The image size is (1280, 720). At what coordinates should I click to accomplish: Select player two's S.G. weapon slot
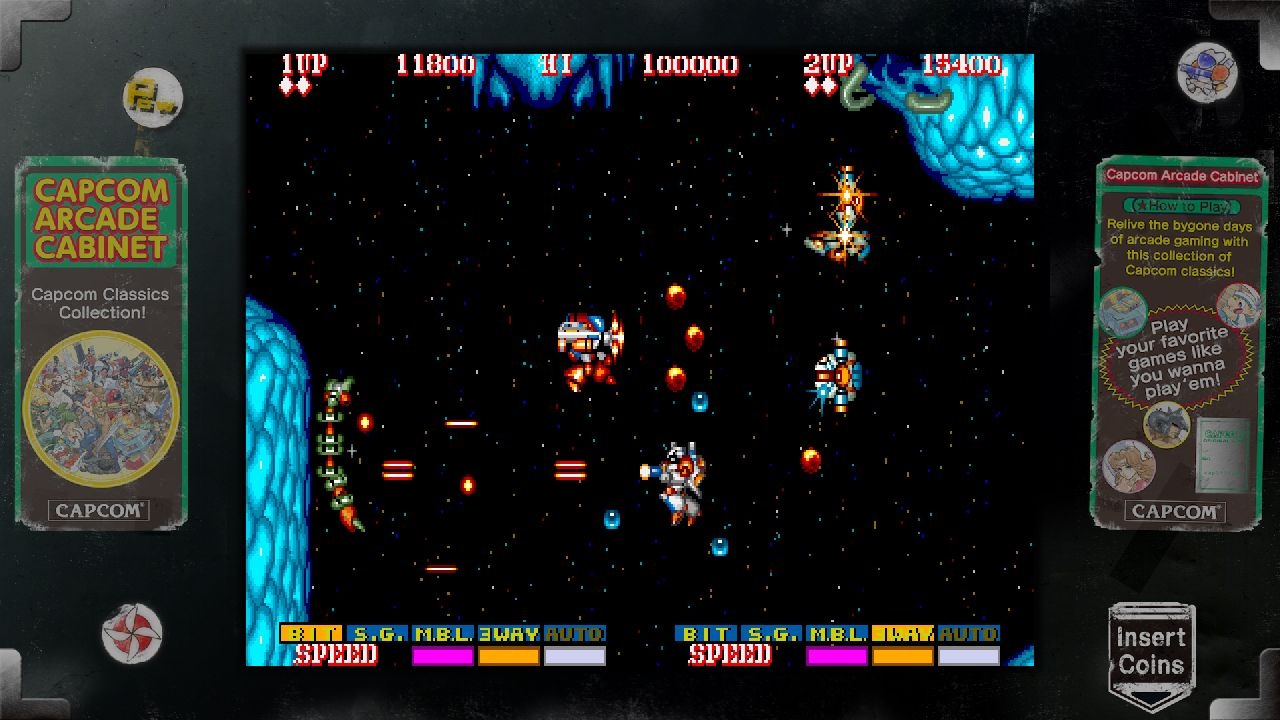point(771,634)
